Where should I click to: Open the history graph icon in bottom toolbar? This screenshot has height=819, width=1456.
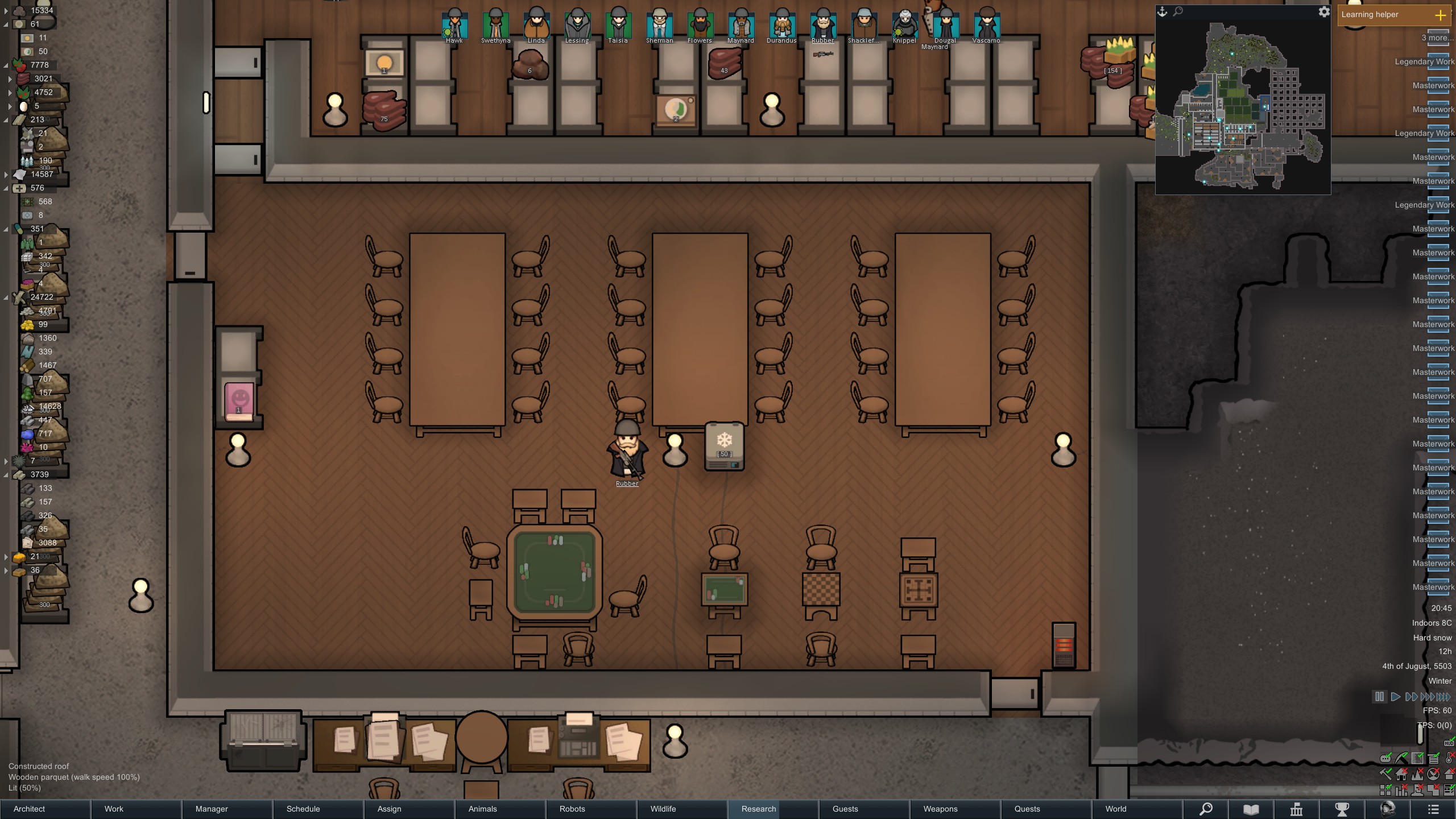coord(1296,810)
